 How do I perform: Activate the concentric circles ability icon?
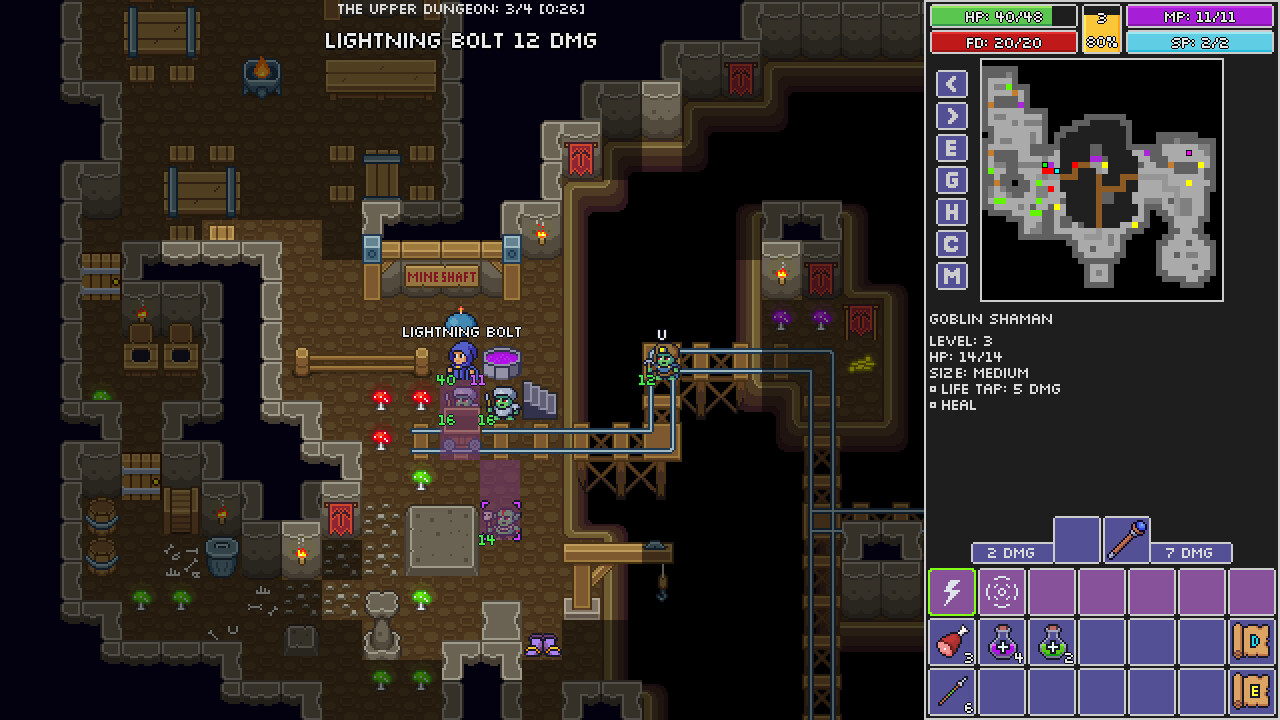pos(1002,592)
